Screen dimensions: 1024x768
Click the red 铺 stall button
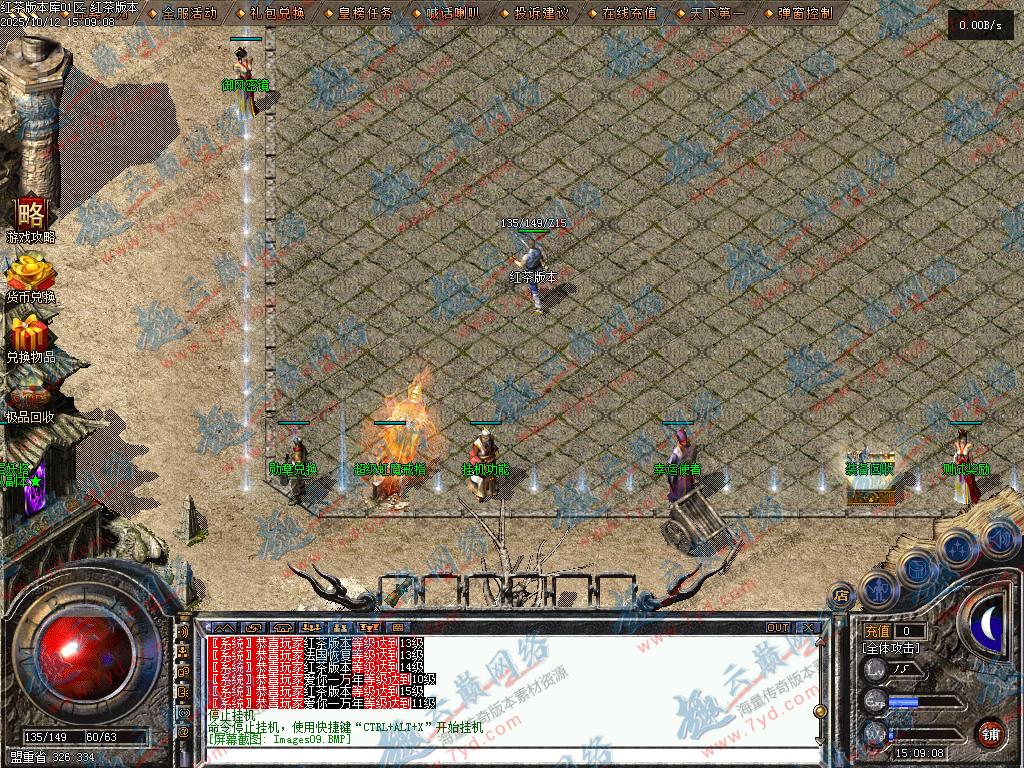click(989, 733)
